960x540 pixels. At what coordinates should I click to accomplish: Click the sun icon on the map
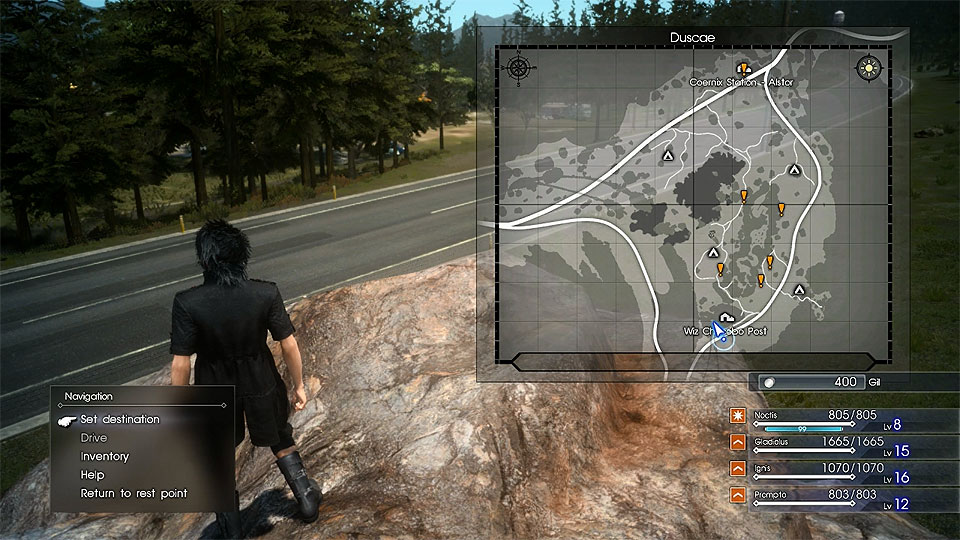868,68
